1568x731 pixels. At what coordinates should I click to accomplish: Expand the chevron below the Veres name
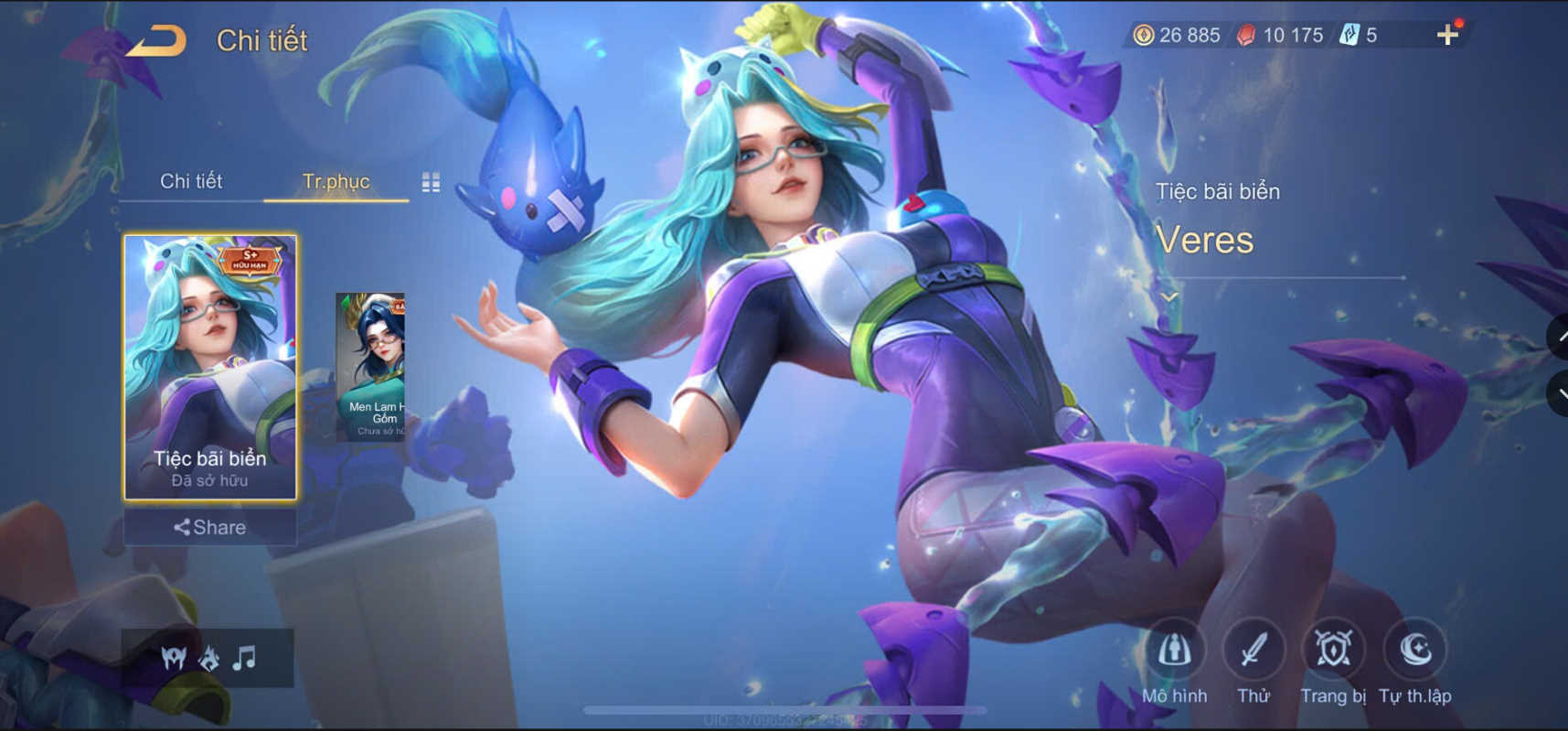click(x=1168, y=297)
